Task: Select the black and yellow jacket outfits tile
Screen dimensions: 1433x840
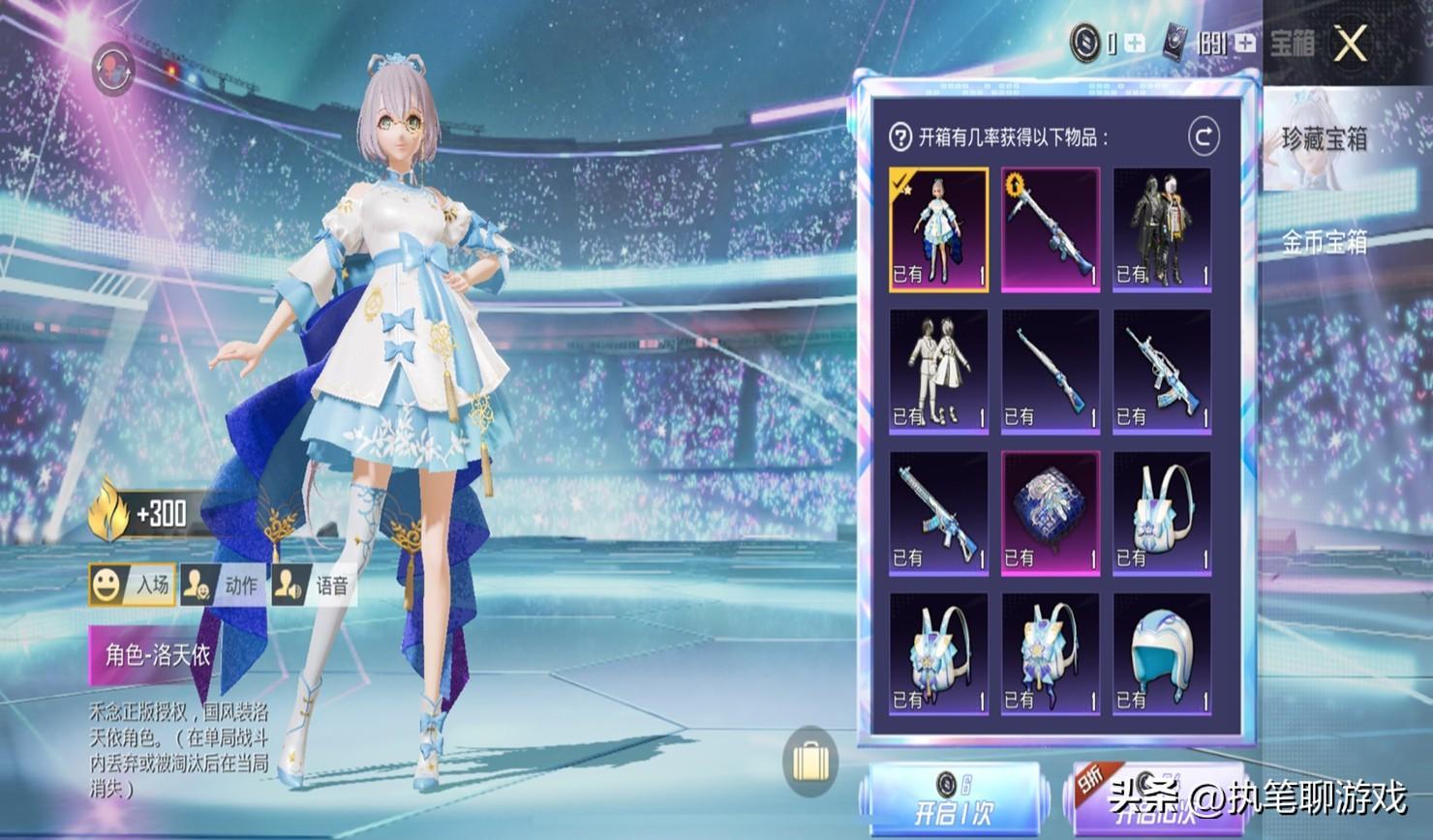Action: pyautogui.click(x=1162, y=229)
